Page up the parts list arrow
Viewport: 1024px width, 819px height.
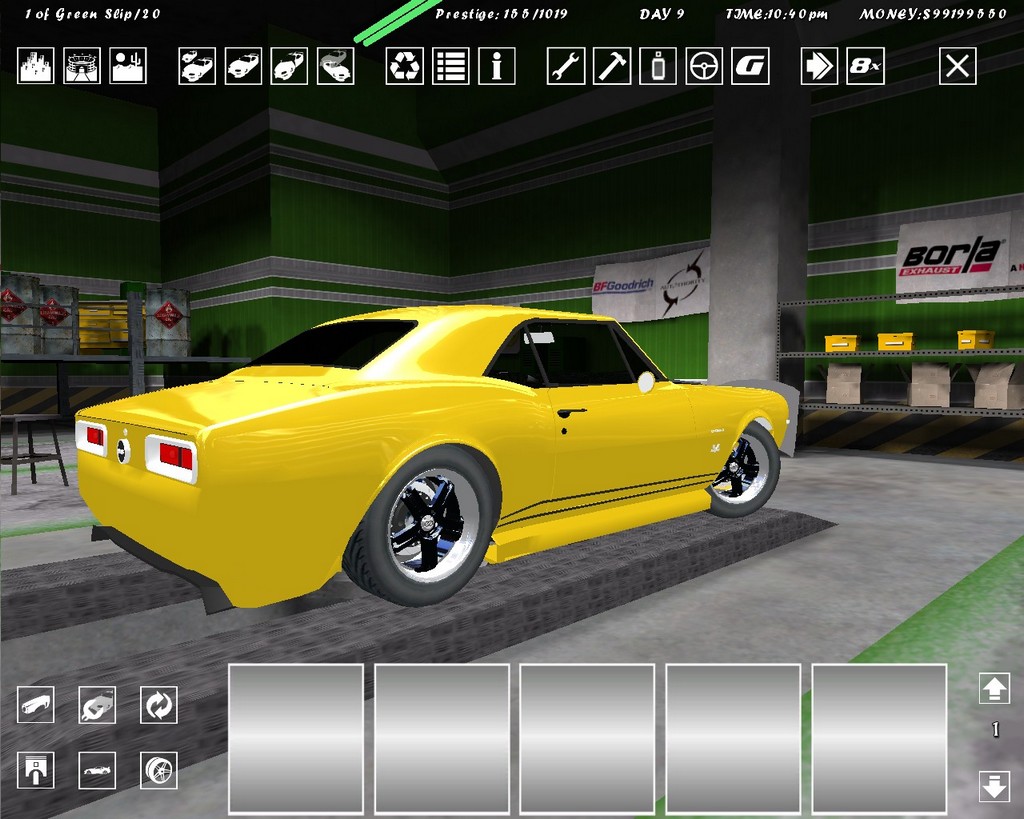994,688
